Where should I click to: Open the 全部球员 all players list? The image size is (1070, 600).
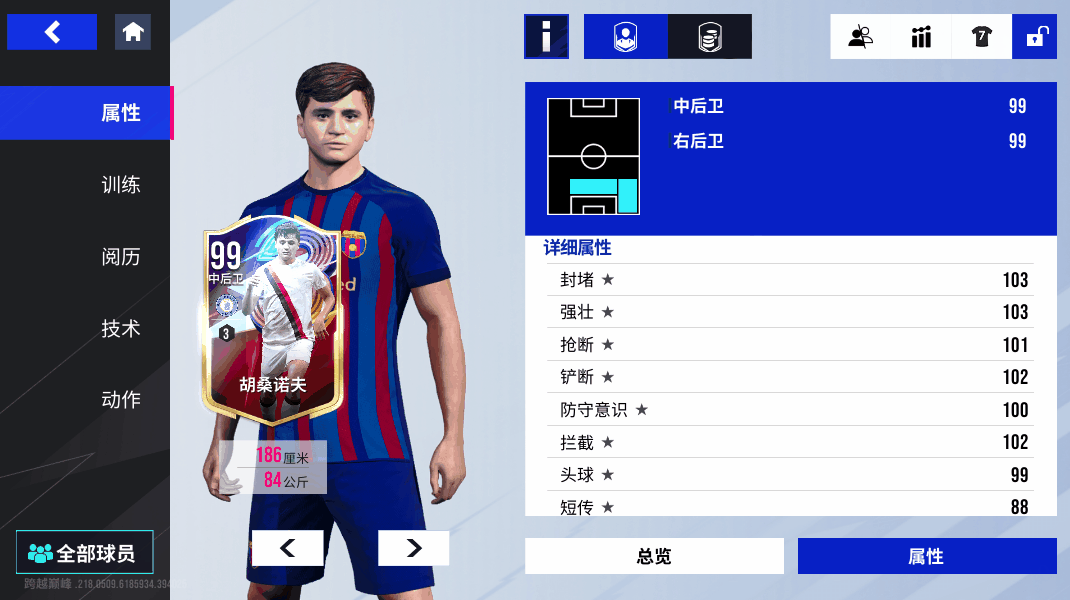pyautogui.click(x=85, y=552)
